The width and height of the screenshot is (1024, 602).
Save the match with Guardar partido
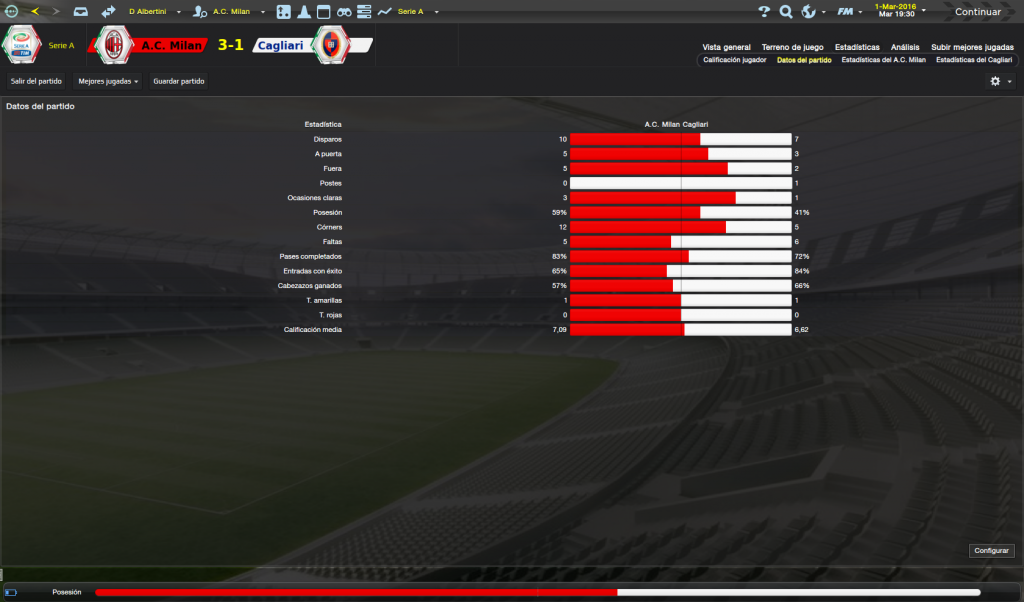179,81
